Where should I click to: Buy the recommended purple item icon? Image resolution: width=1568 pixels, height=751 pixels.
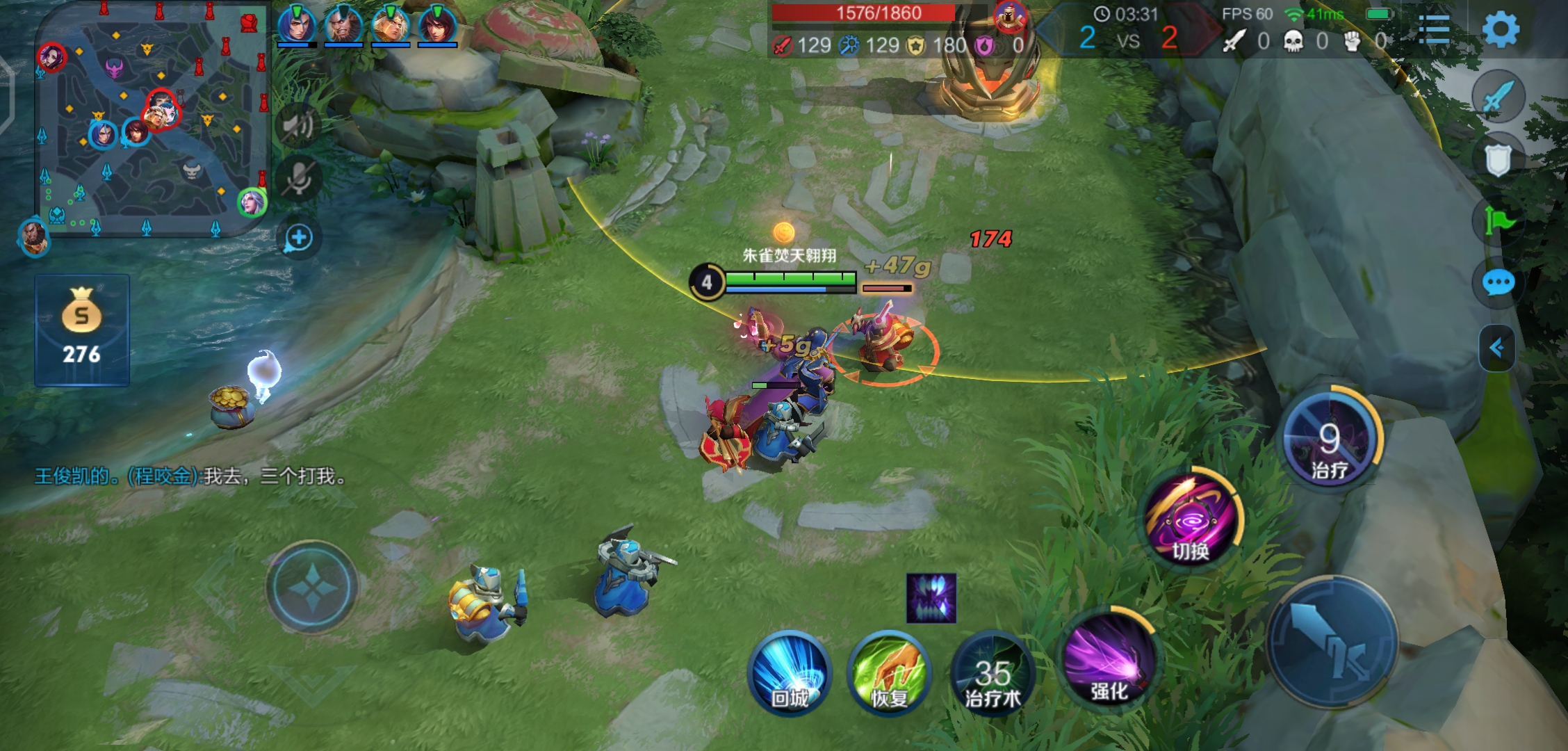[931, 598]
